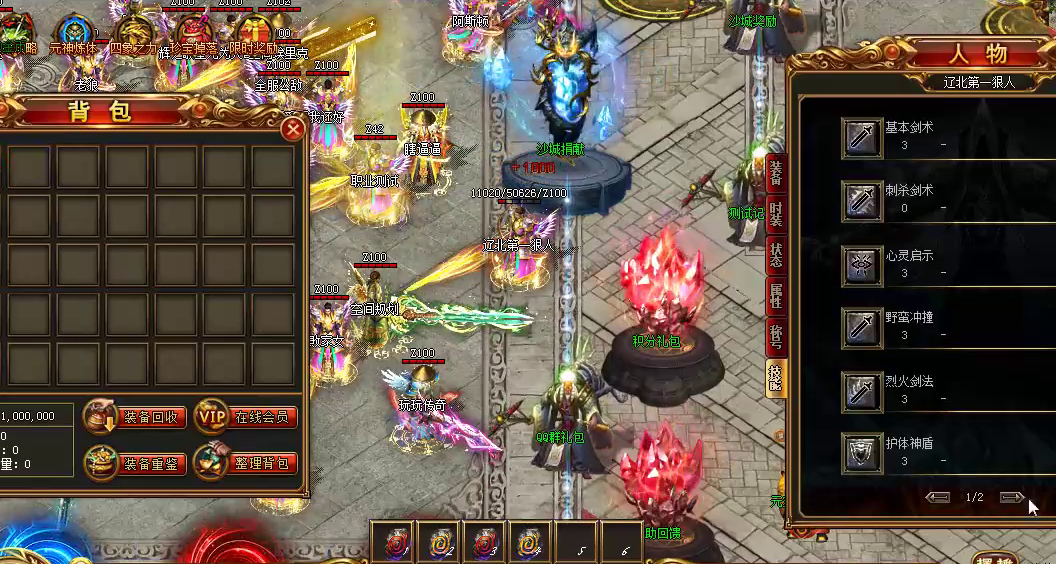Choose the 野蛮冲撞 skill icon
Screen dimensions: 1056x564
[861, 327]
